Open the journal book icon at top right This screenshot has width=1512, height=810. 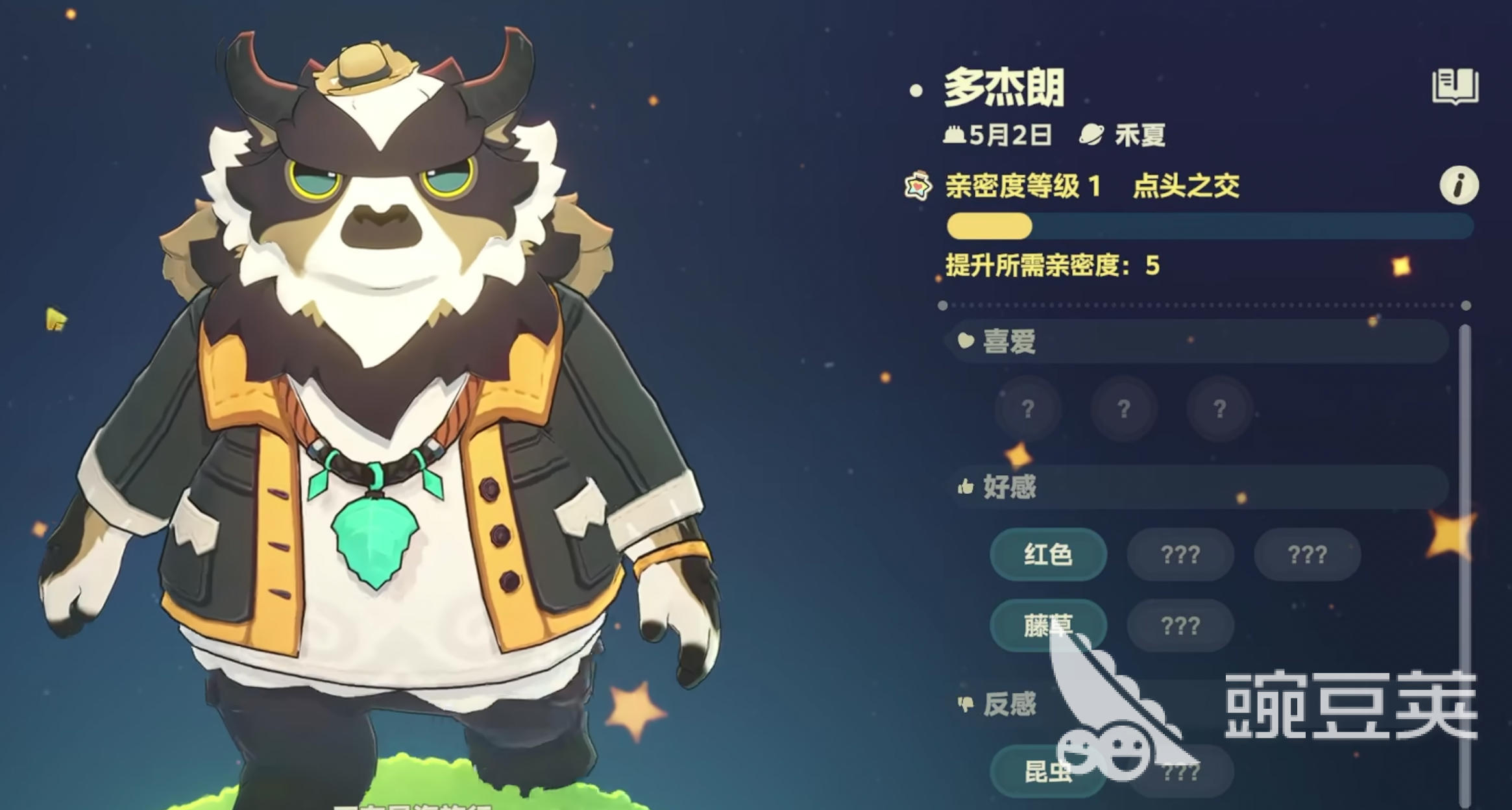[x=1452, y=84]
